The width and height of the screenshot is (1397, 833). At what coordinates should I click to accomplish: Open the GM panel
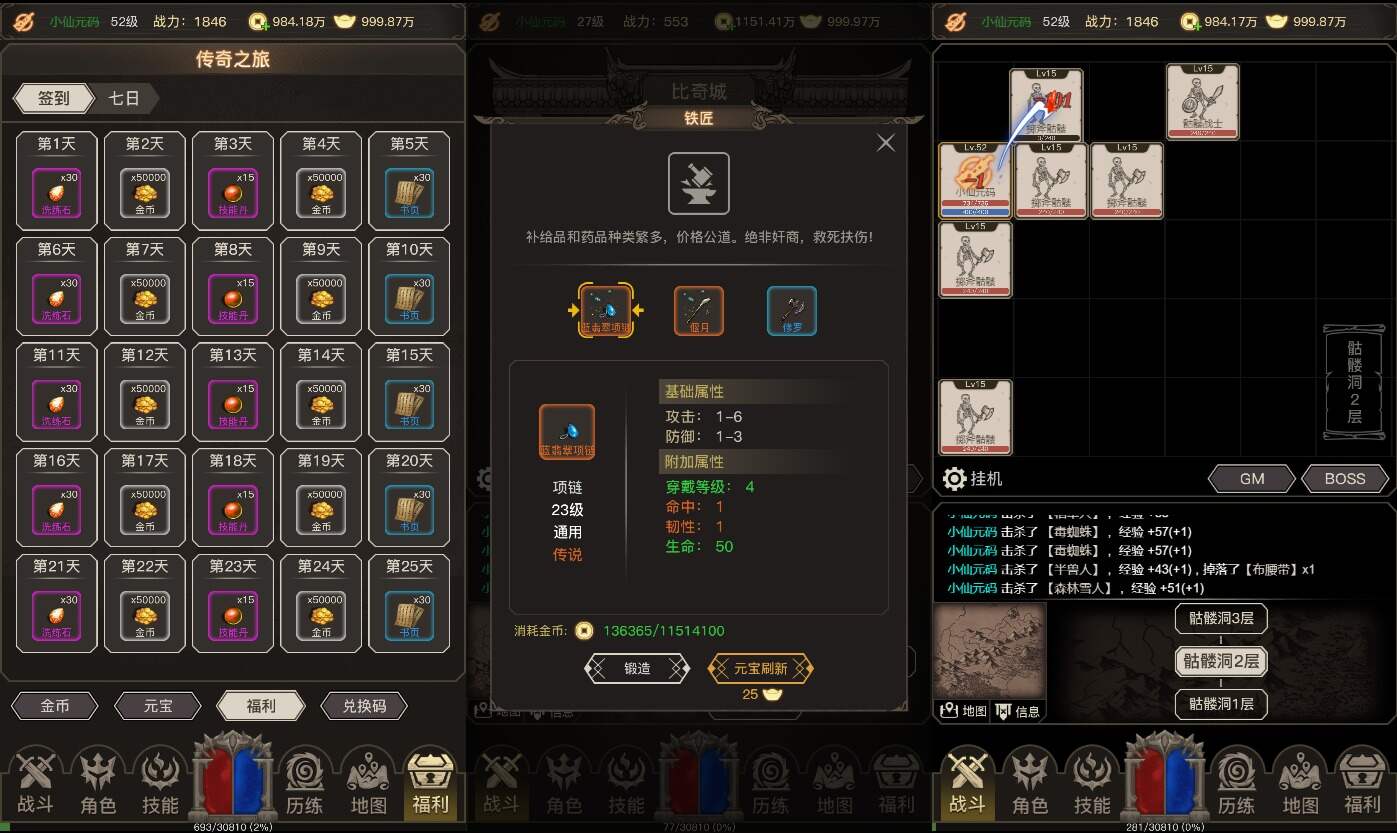1252,479
